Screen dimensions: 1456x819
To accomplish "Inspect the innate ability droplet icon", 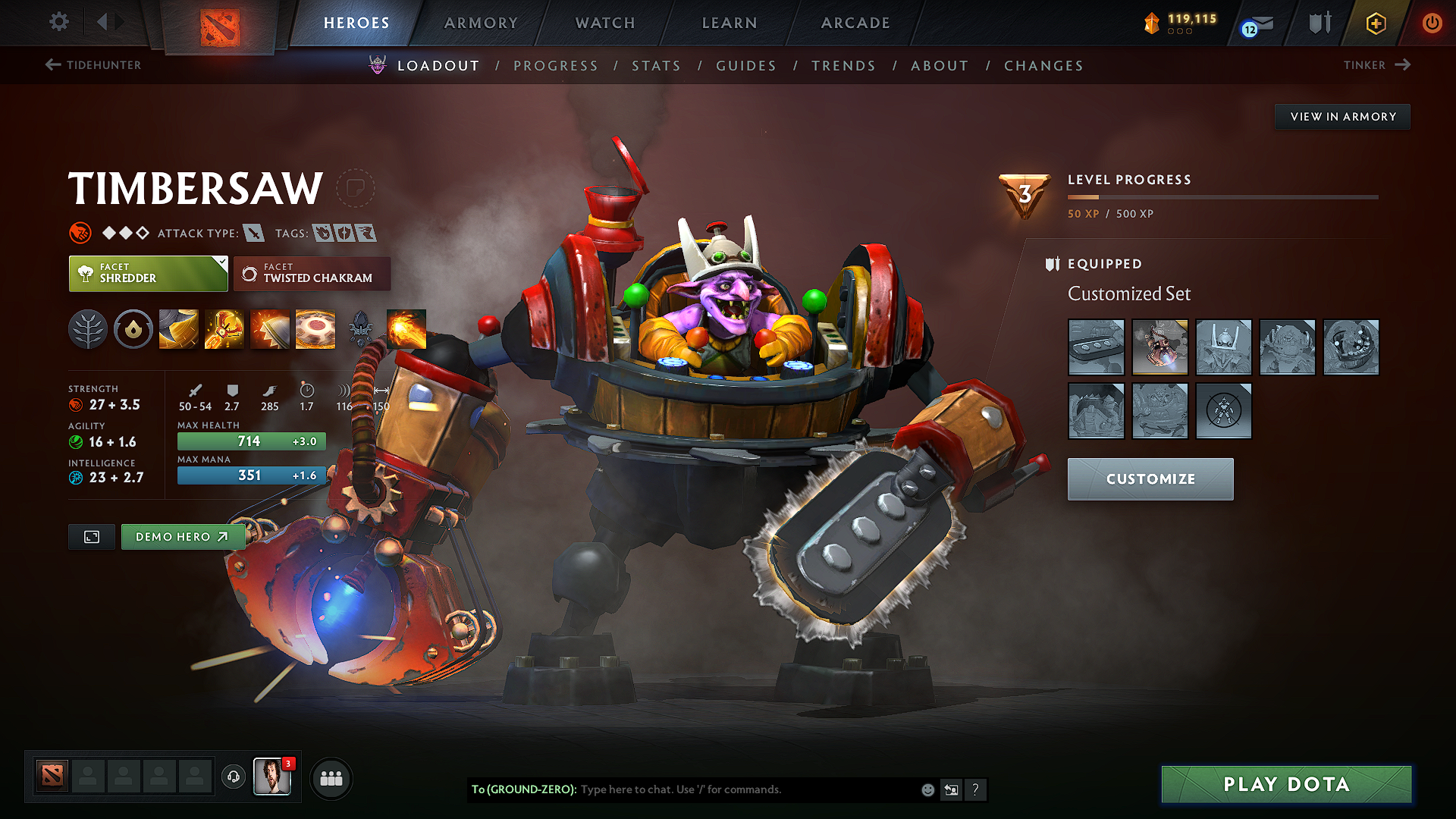I will (133, 328).
